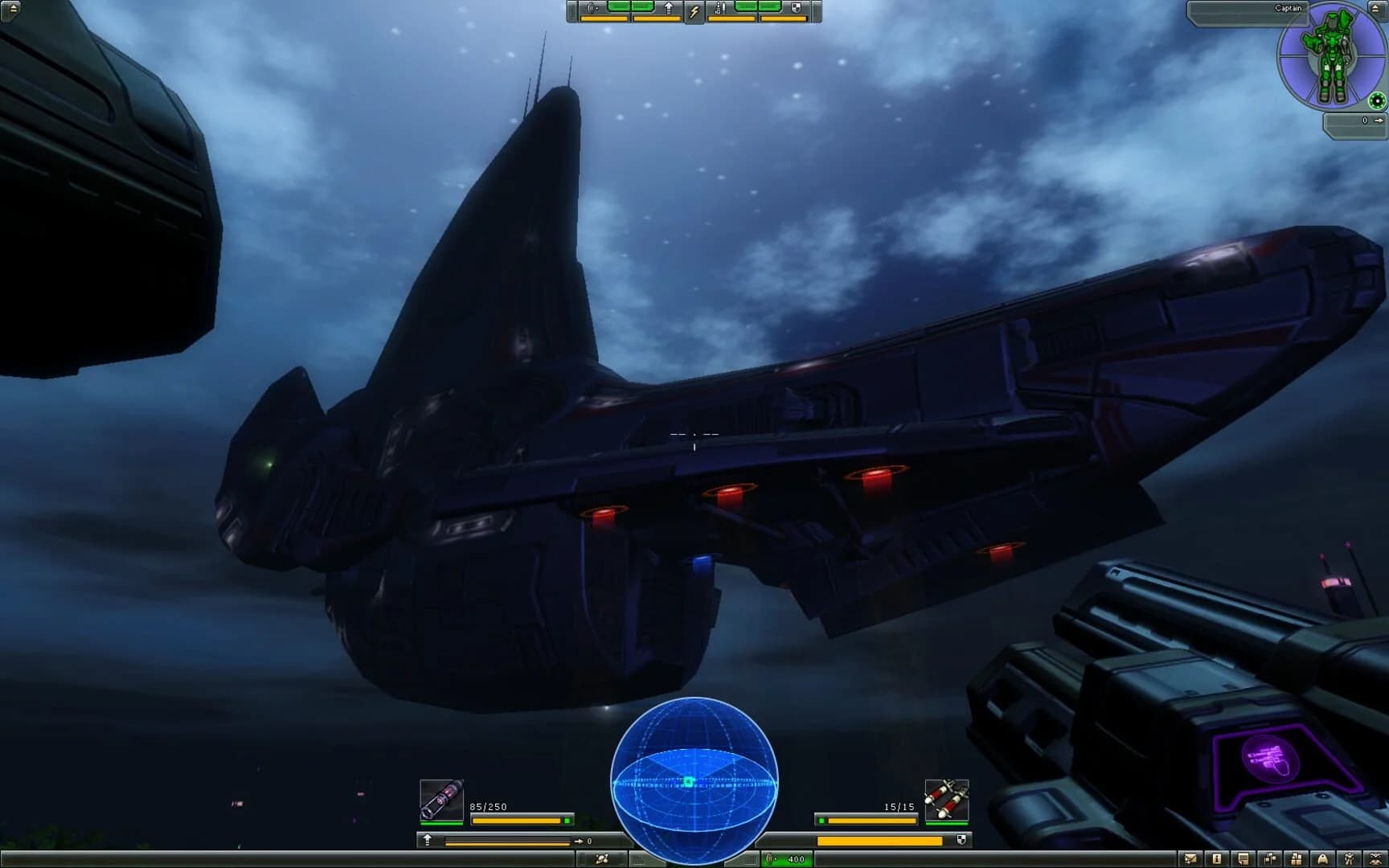Screen dimensions: 1389x868
Task: Select the armored suit portrait on the minimap
Action: click(x=1333, y=56)
